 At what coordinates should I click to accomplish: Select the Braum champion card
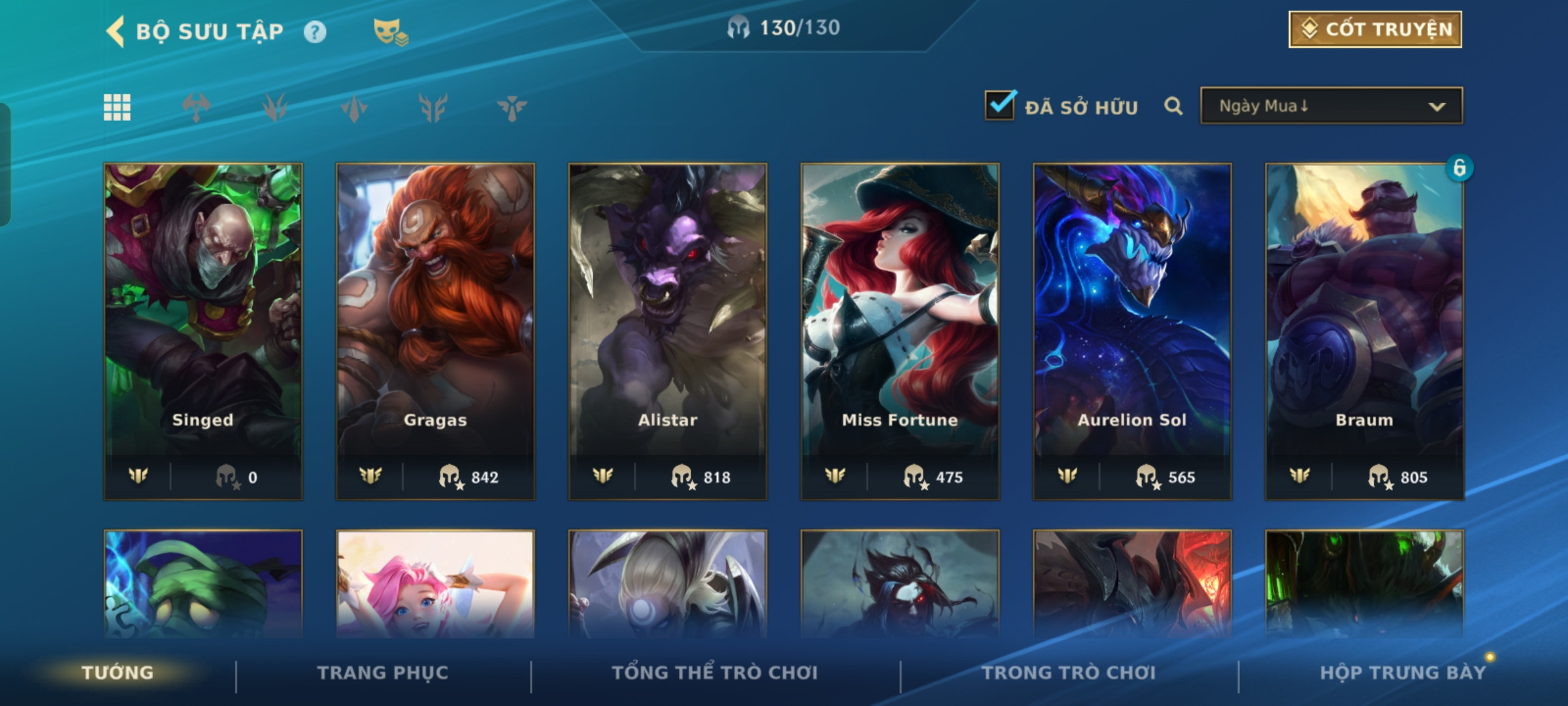pyautogui.click(x=1364, y=331)
